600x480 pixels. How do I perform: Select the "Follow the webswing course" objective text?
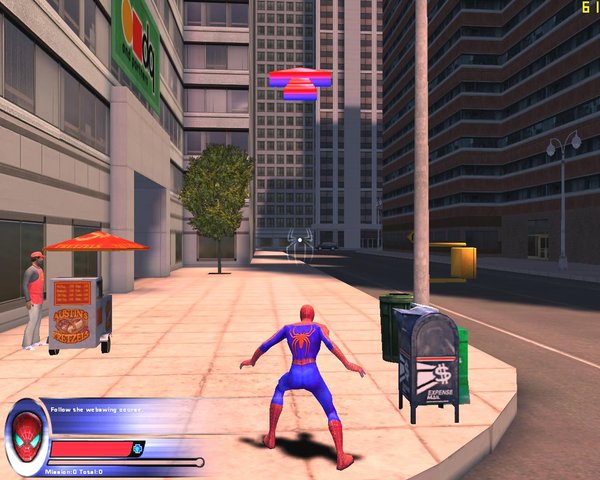[x=95, y=409]
